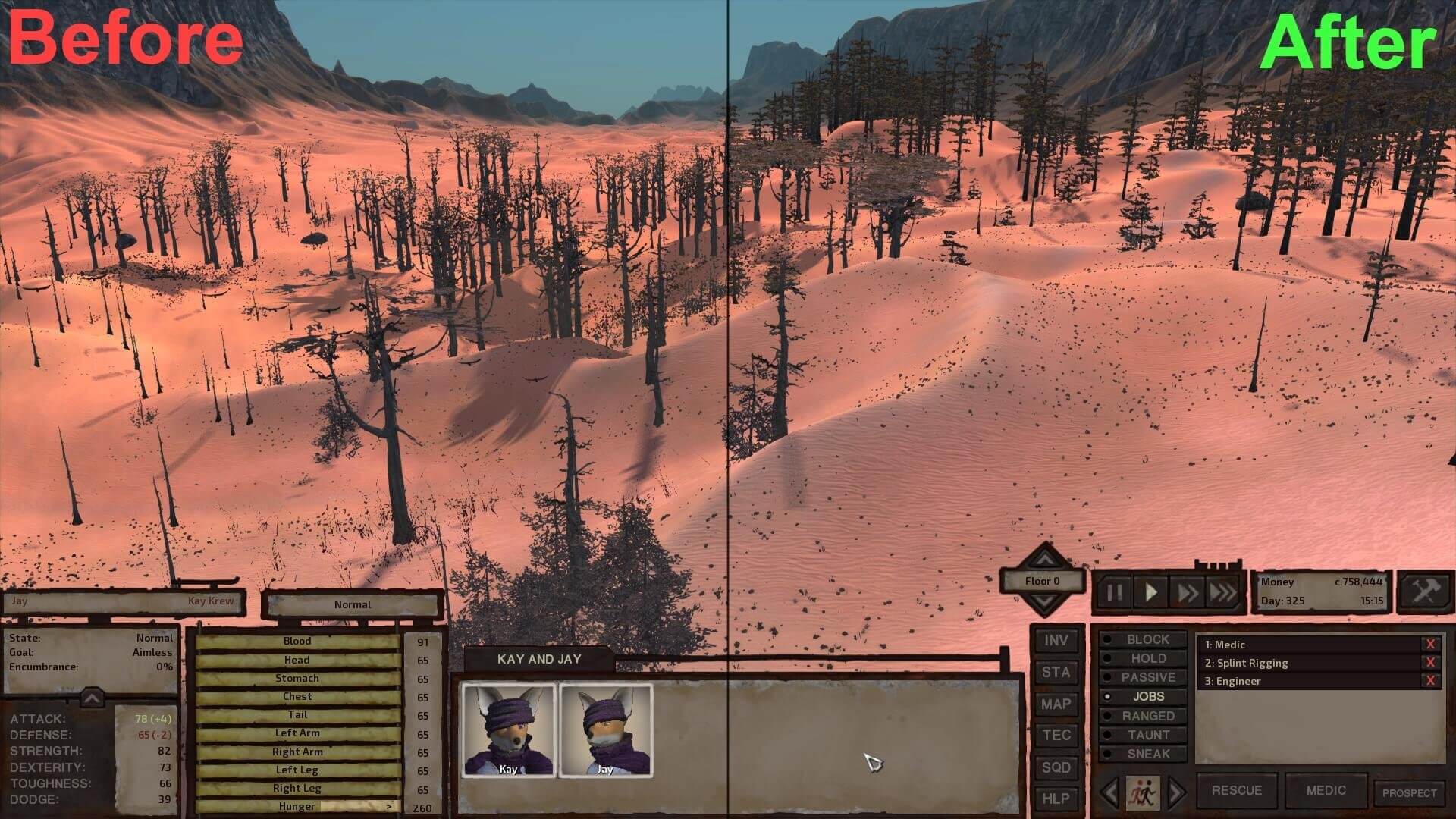Open the INV inventory panel
Screen dimensions: 1456x819
point(1056,641)
